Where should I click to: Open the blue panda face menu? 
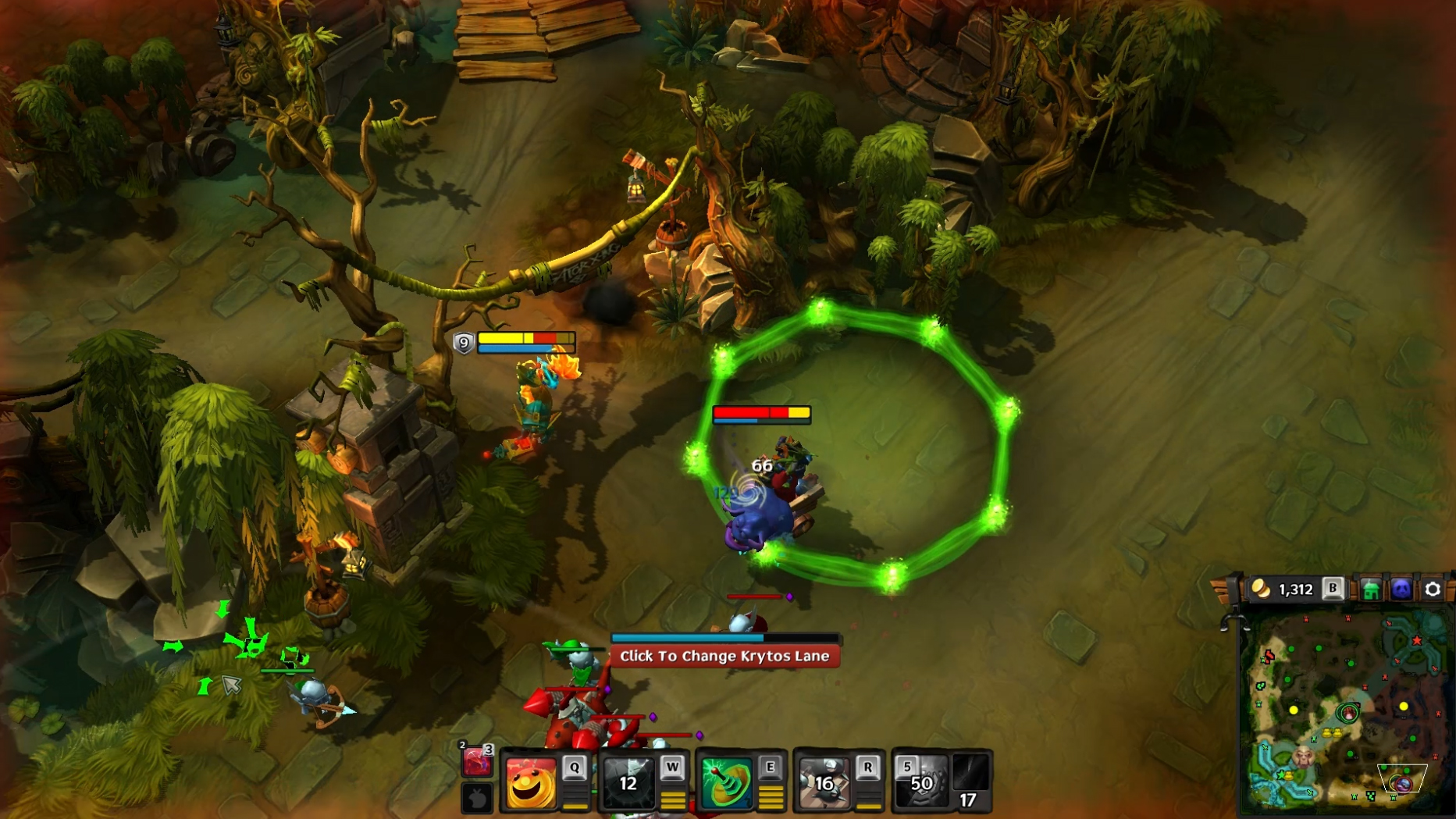click(1401, 589)
